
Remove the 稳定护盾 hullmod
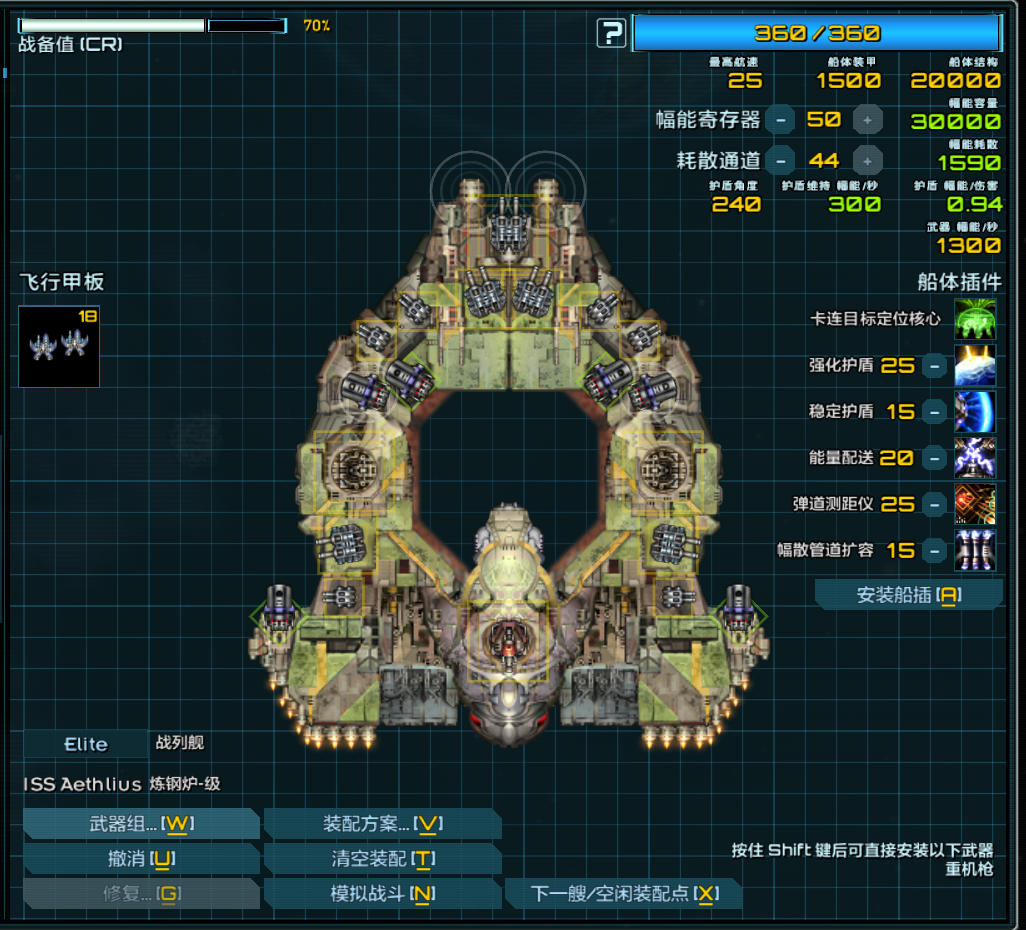click(933, 412)
